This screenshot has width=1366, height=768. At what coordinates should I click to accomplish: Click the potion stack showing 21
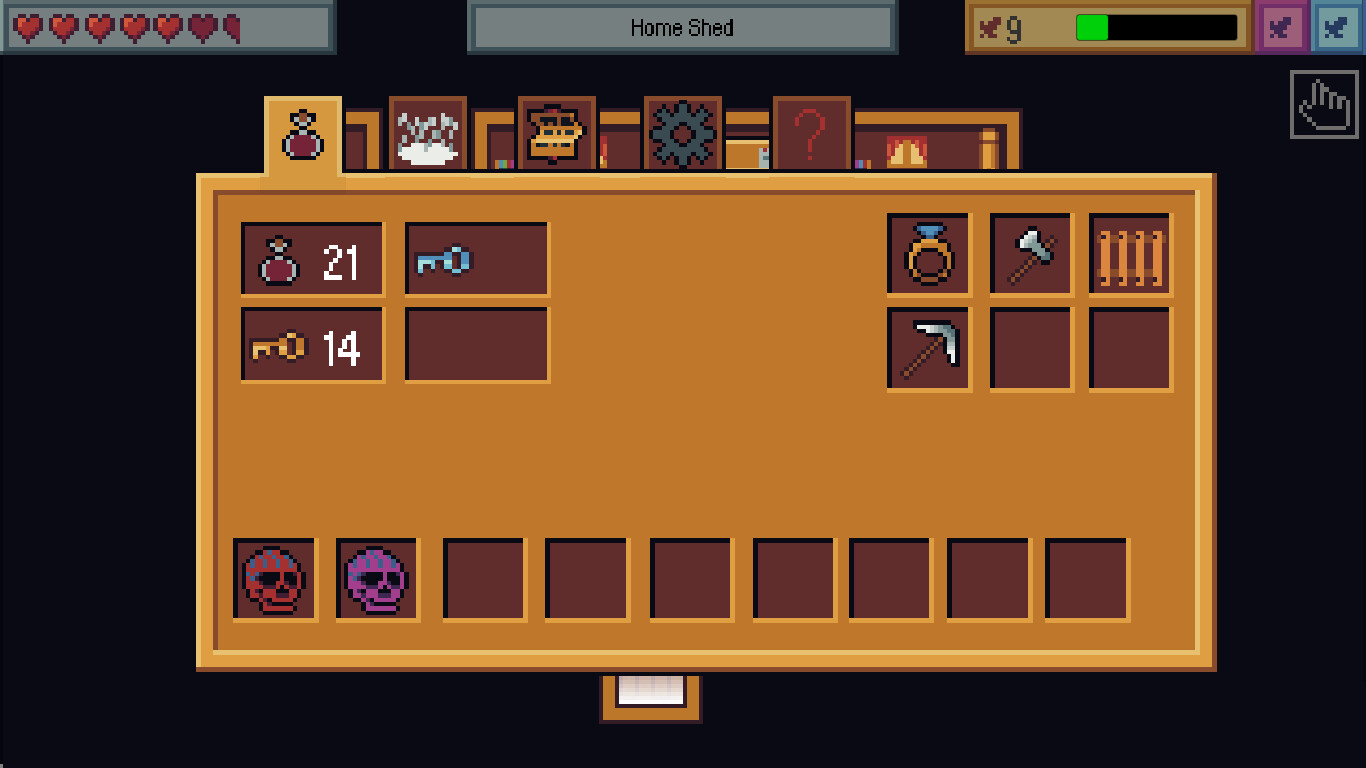coord(311,258)
